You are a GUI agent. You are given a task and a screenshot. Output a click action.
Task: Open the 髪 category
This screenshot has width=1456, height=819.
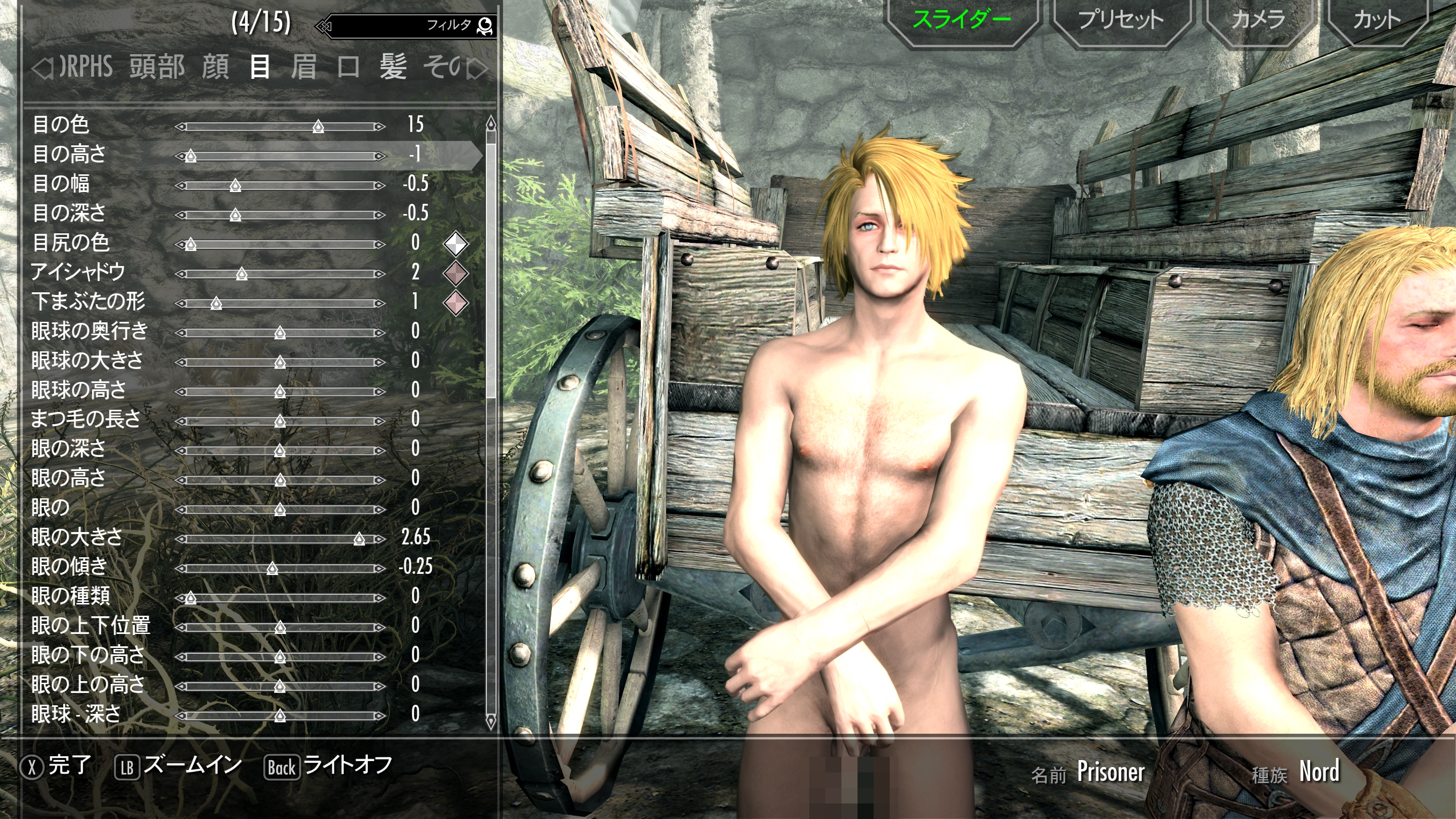[393, 67]
